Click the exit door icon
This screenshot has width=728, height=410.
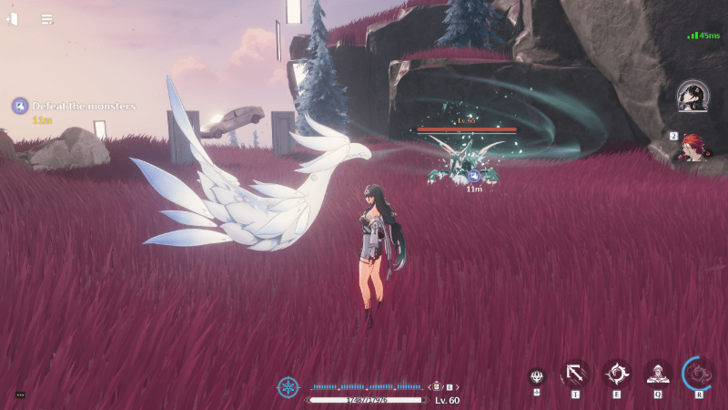pyautogui.click(x=12, y=18)
